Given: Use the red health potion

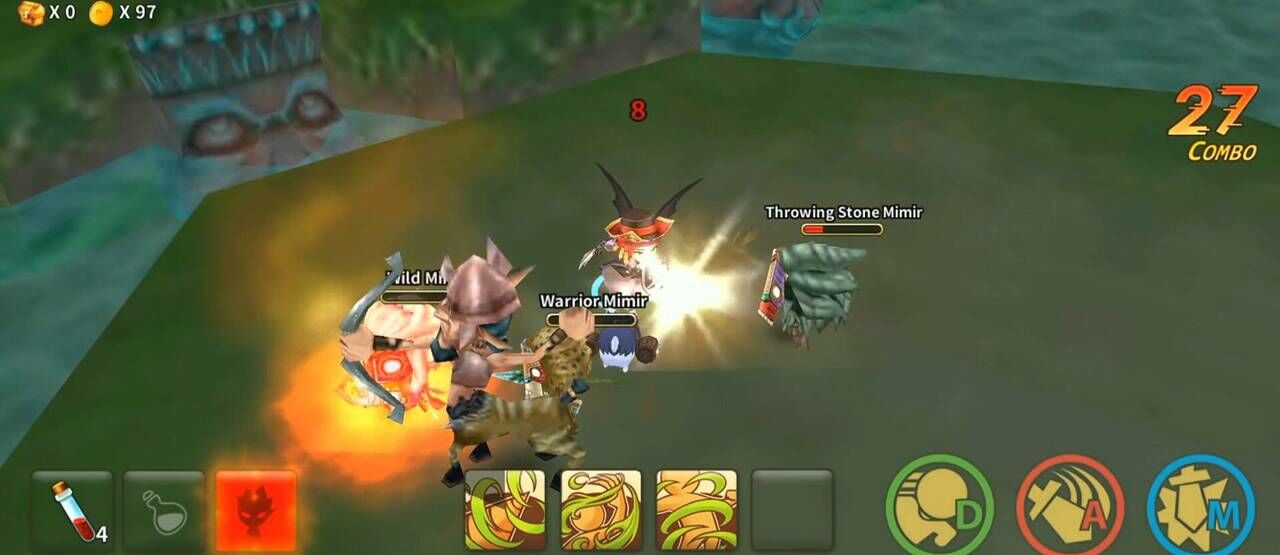Looking at the screenshot, I should pos(72,510).
